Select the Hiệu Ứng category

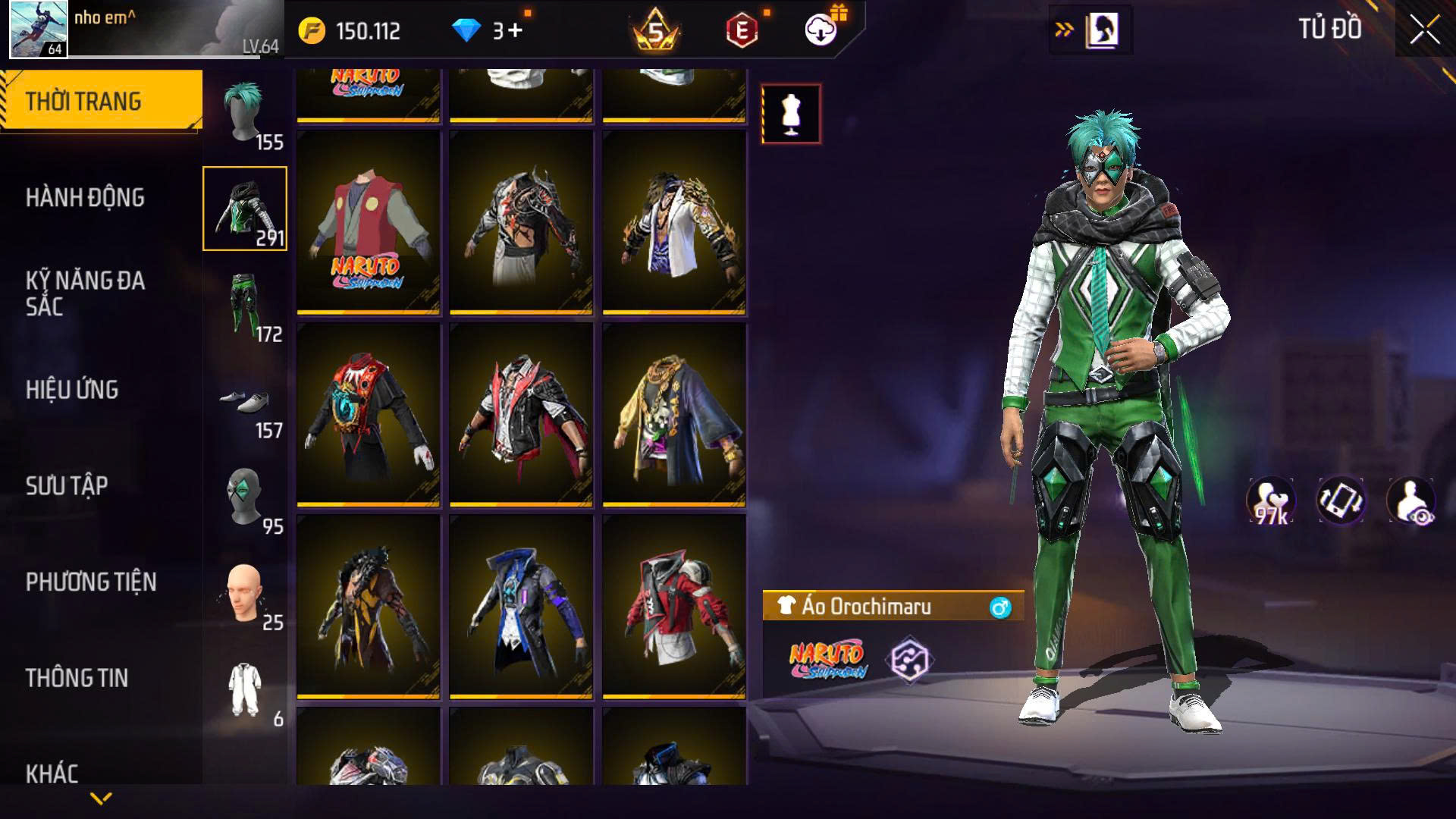click(x=72, y=390)
